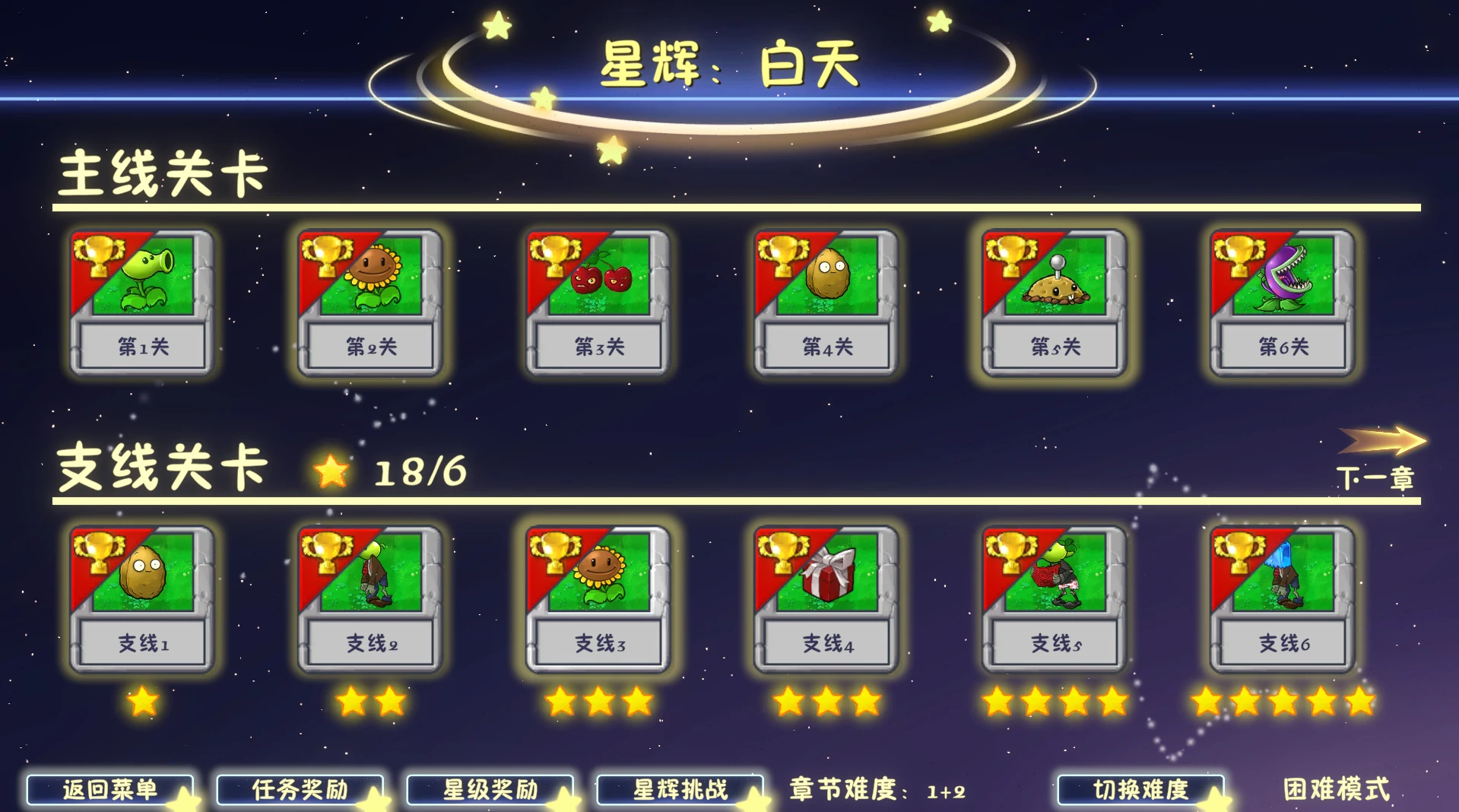
Task: Open the 星级奖励 star rewards panel
Action: pyautogui.click(x=490, y=789)
